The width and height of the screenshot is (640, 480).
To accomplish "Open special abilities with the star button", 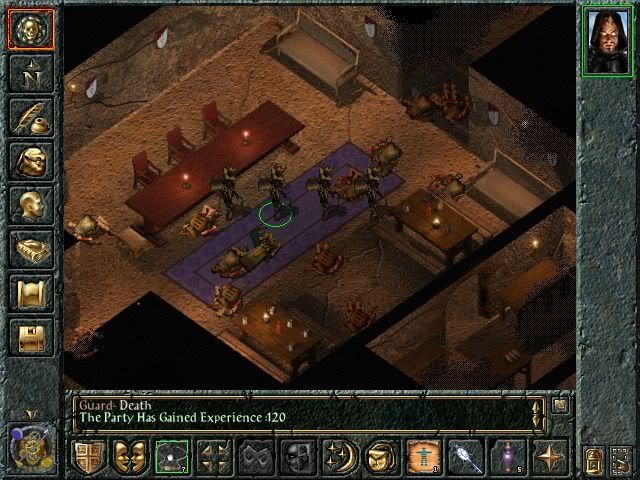I will (x=549, y=456).
